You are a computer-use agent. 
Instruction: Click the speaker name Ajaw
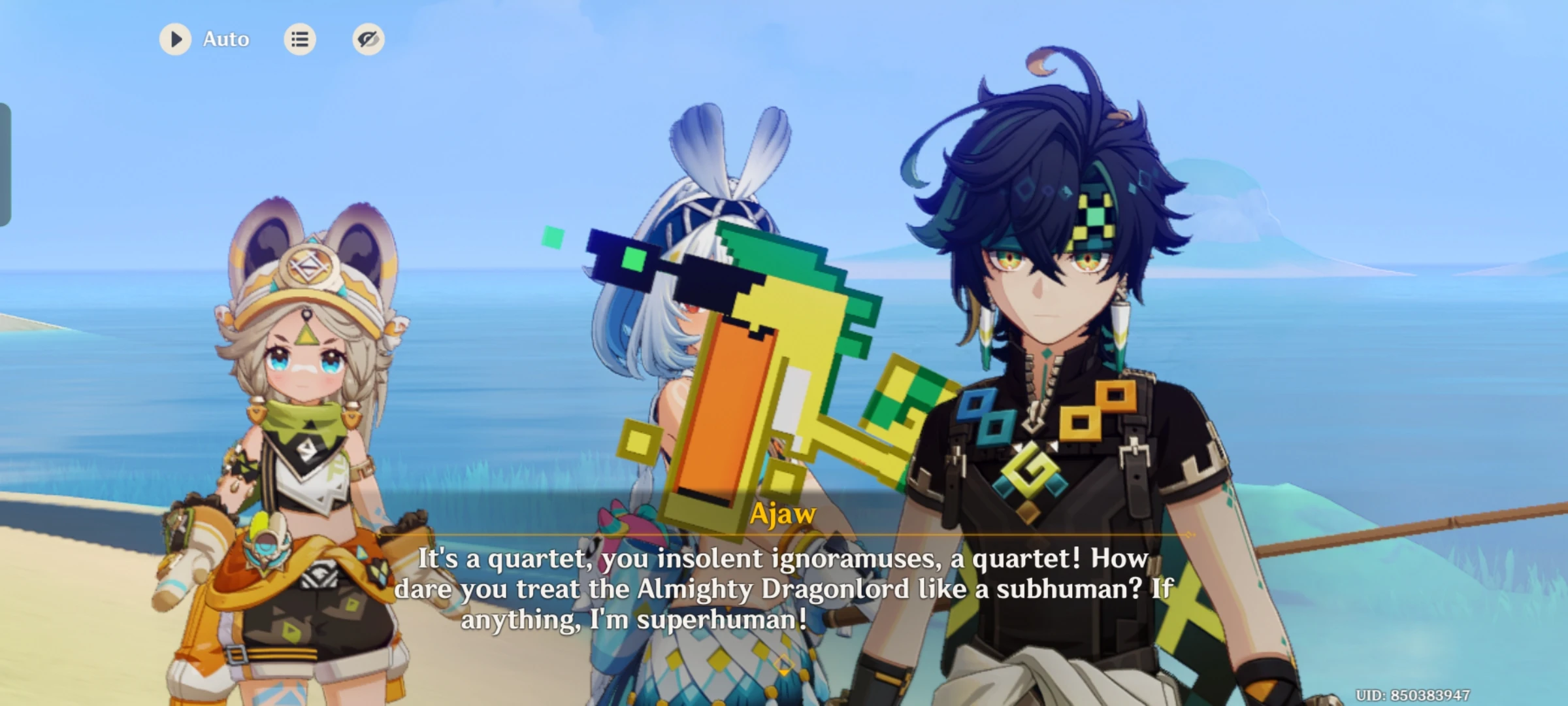pos(781,513)
